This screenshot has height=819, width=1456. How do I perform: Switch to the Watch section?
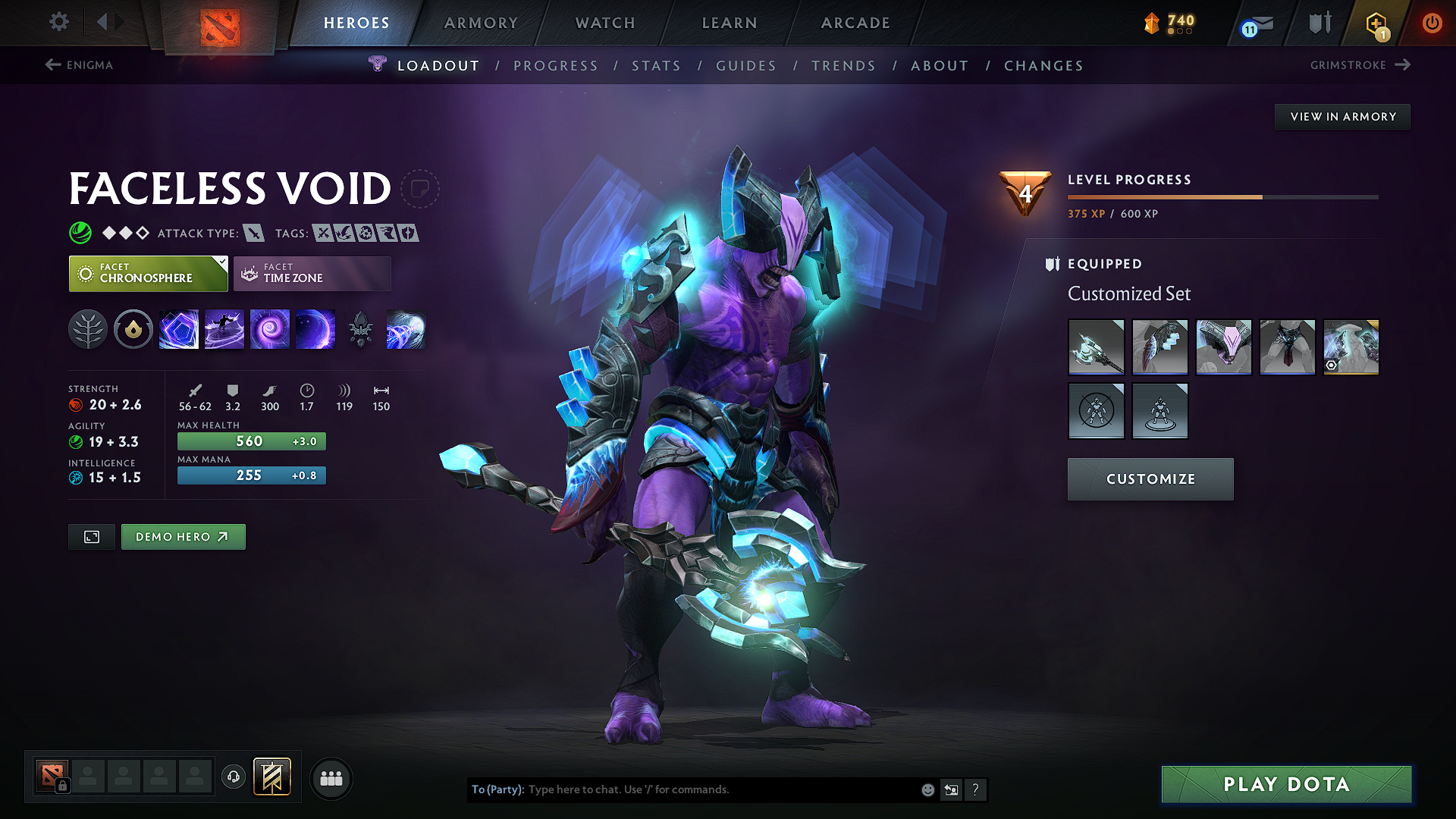click(x=605, y=23)
